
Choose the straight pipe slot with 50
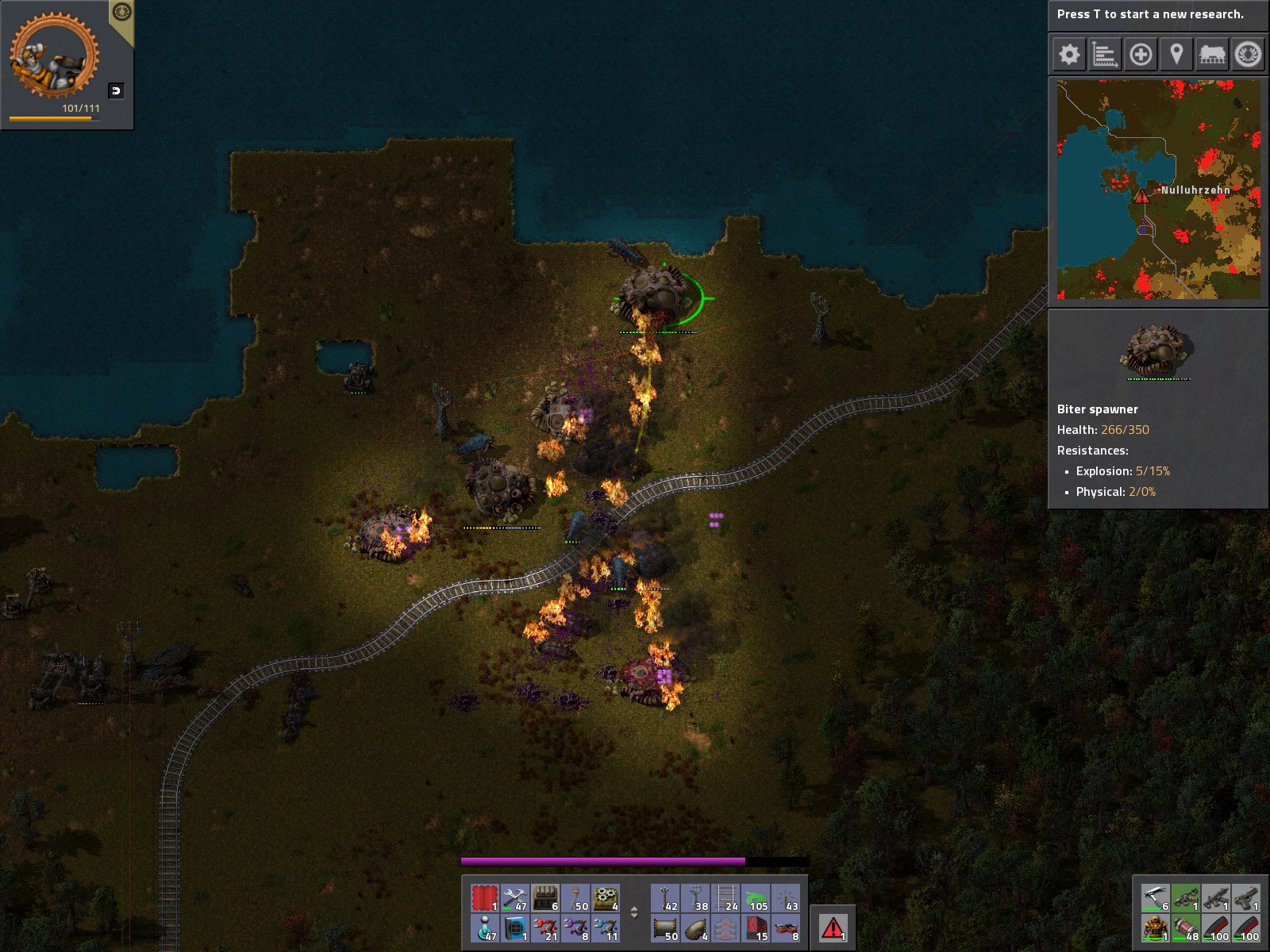tap(665, 928)
